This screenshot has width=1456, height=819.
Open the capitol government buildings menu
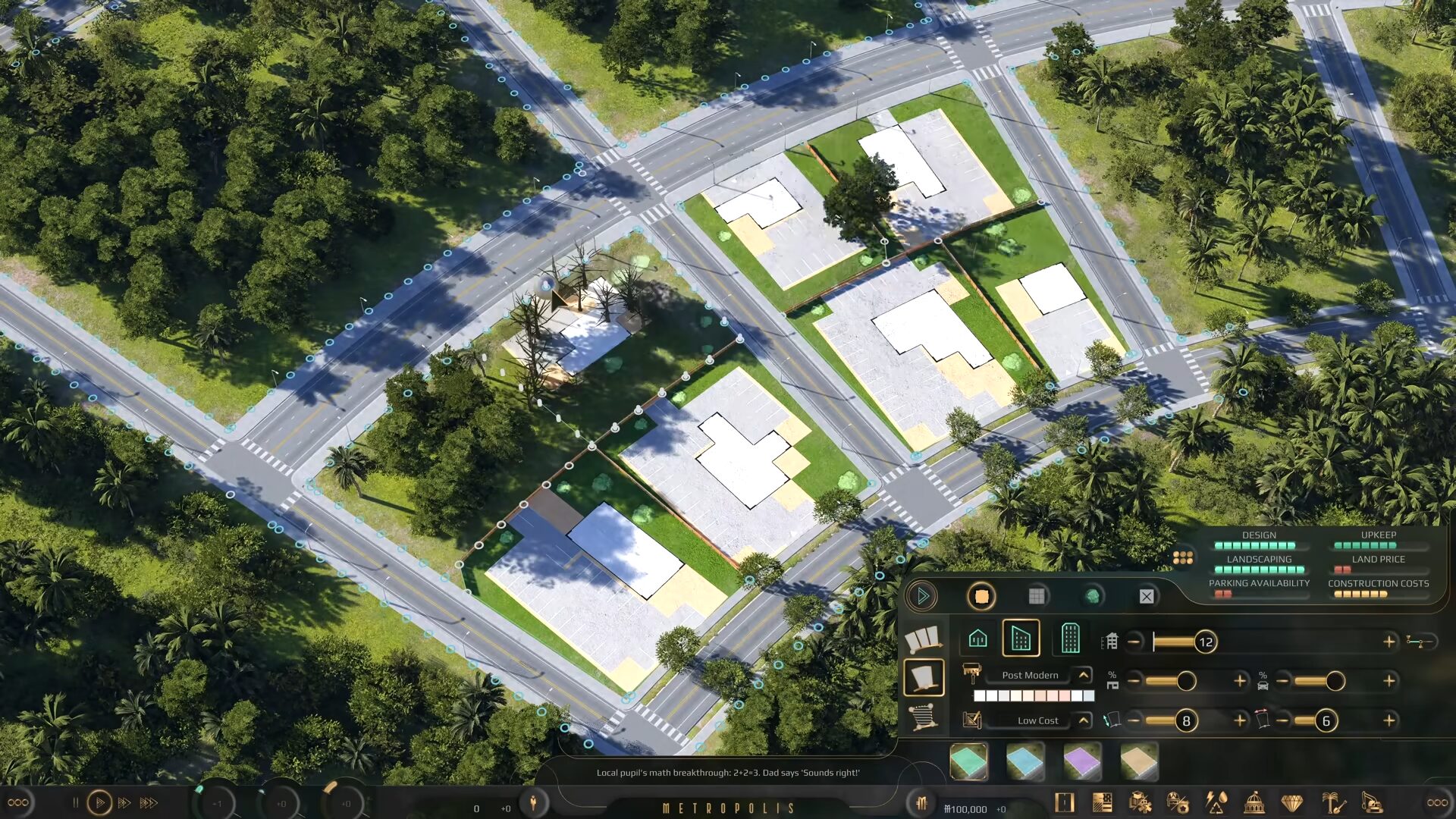(x=1254, y=803)
